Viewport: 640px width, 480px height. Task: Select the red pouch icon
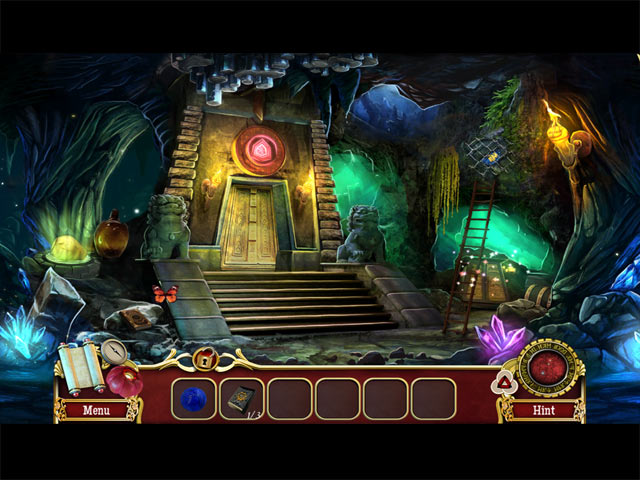[125, 381]
